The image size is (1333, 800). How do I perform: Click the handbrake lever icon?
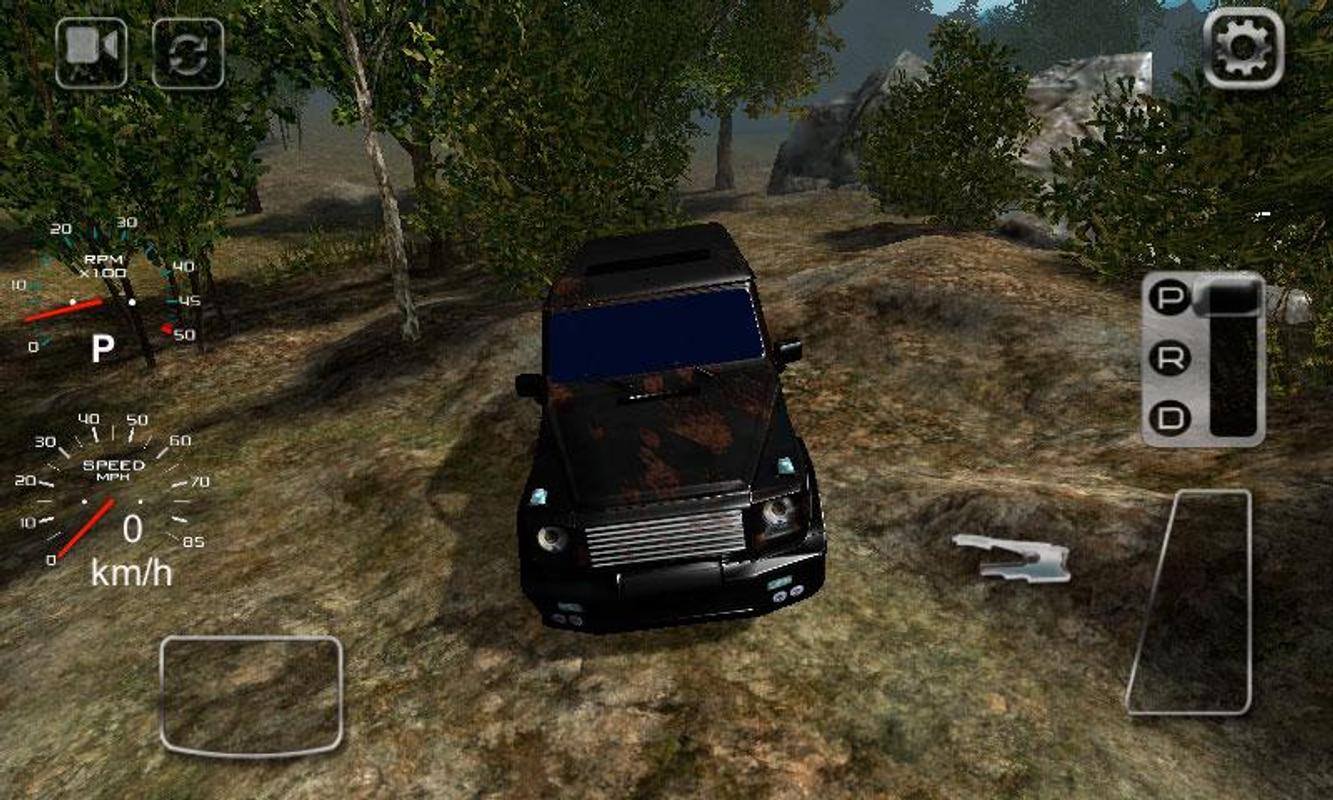coord(1013,560)
